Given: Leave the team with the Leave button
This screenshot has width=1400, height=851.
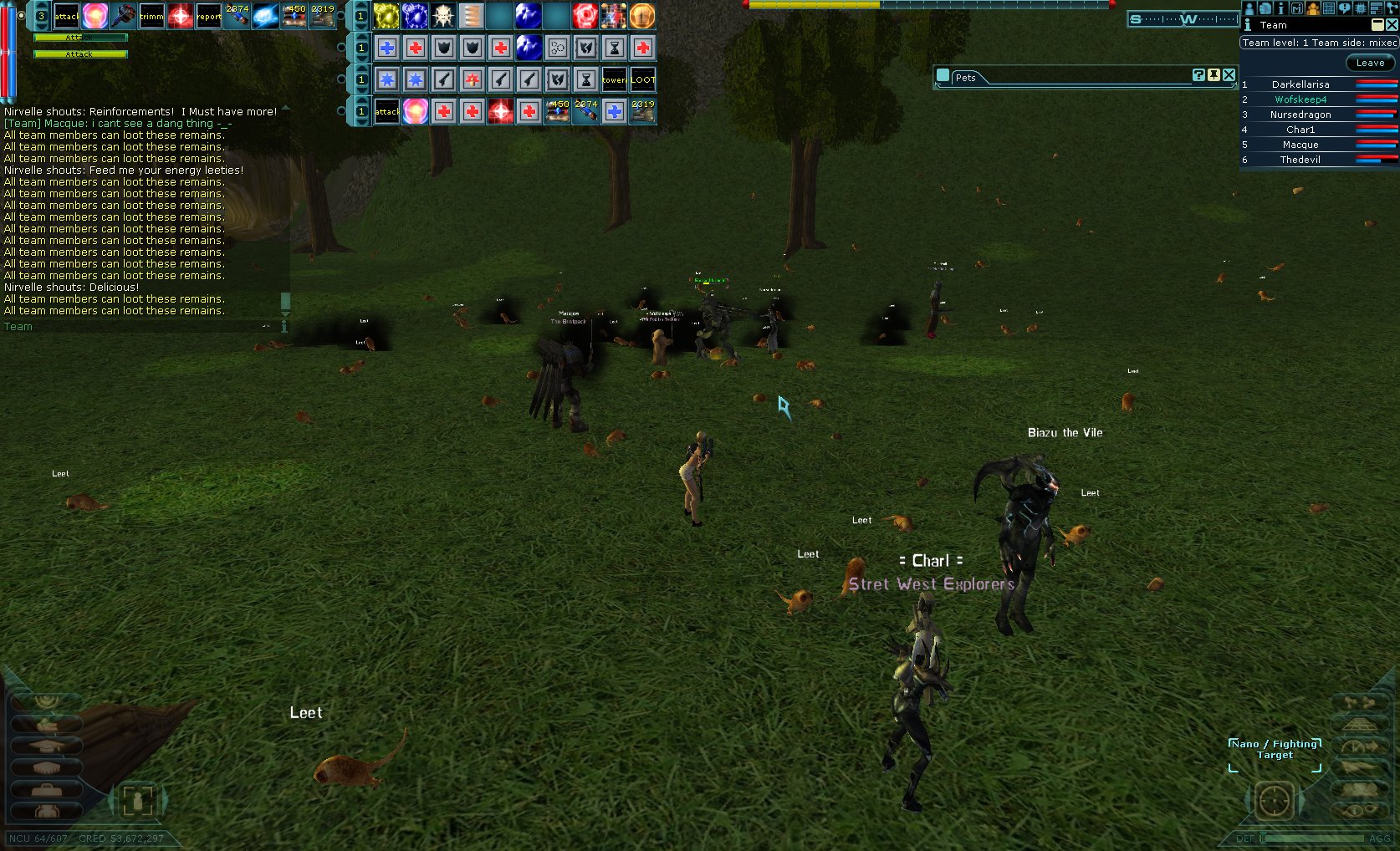Looking at the screenshot, I should (1370, 63).
